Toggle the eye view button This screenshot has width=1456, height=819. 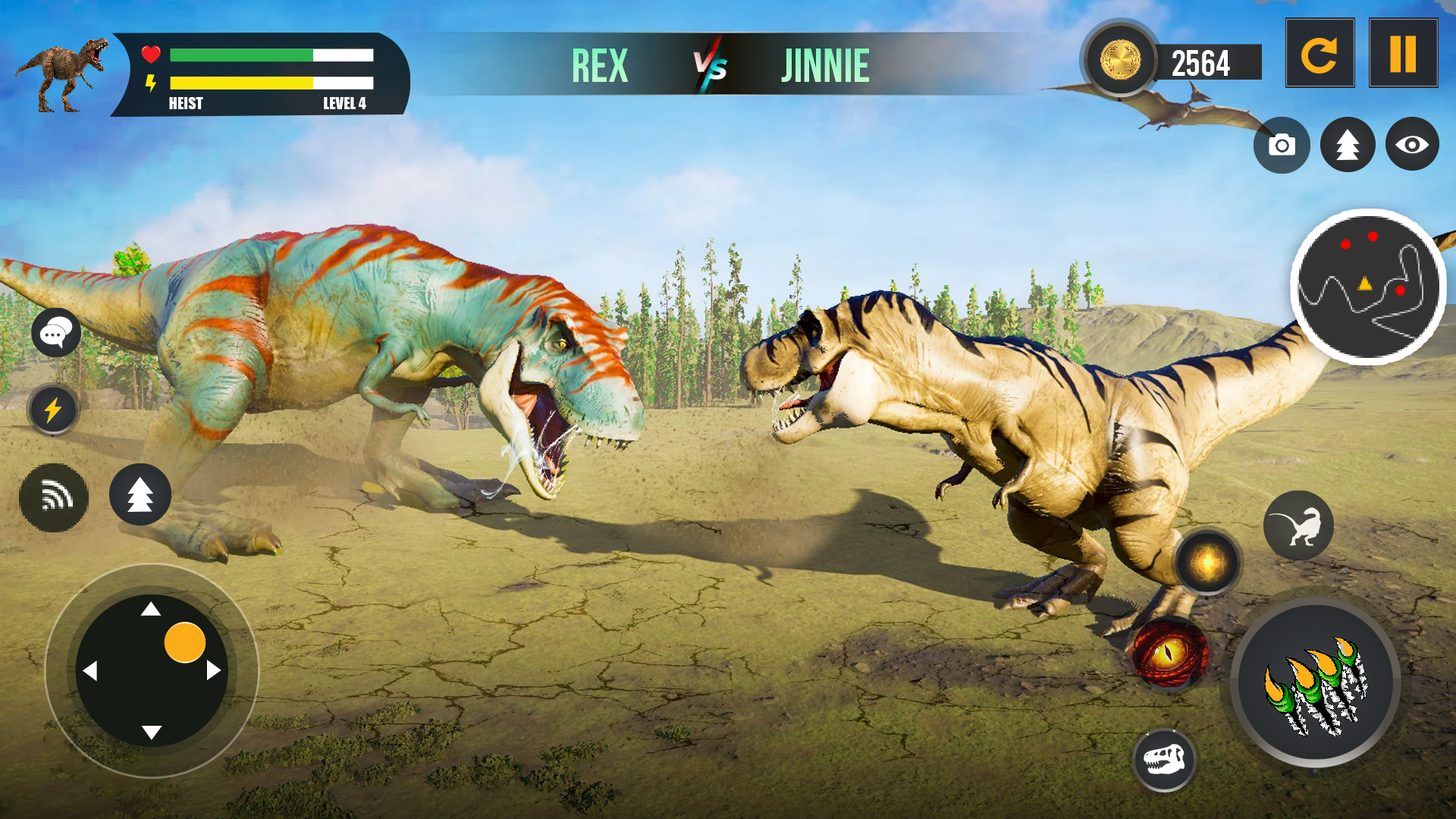1412,144
